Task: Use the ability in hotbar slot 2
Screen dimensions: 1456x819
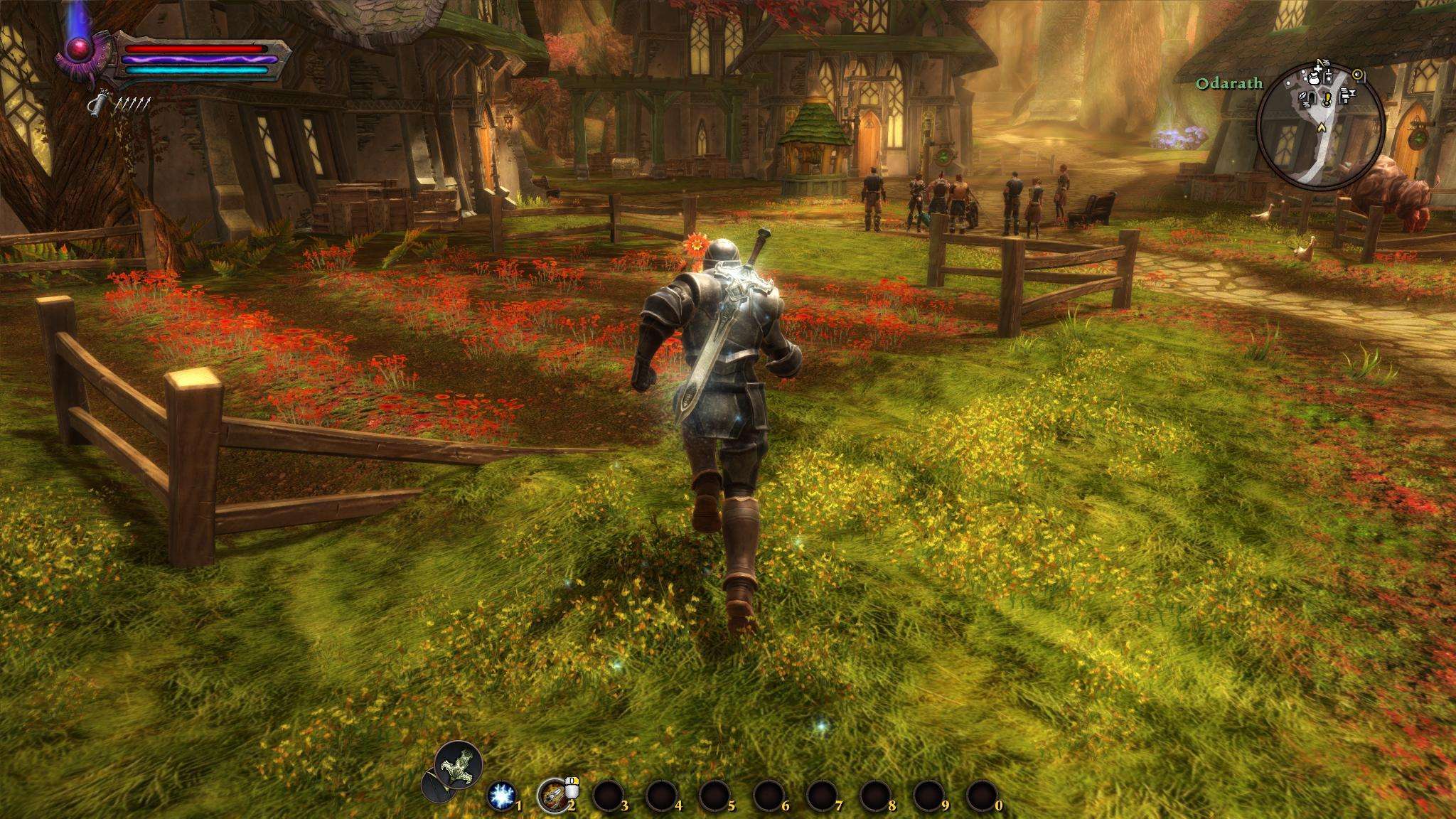Action: click(552, 794)
